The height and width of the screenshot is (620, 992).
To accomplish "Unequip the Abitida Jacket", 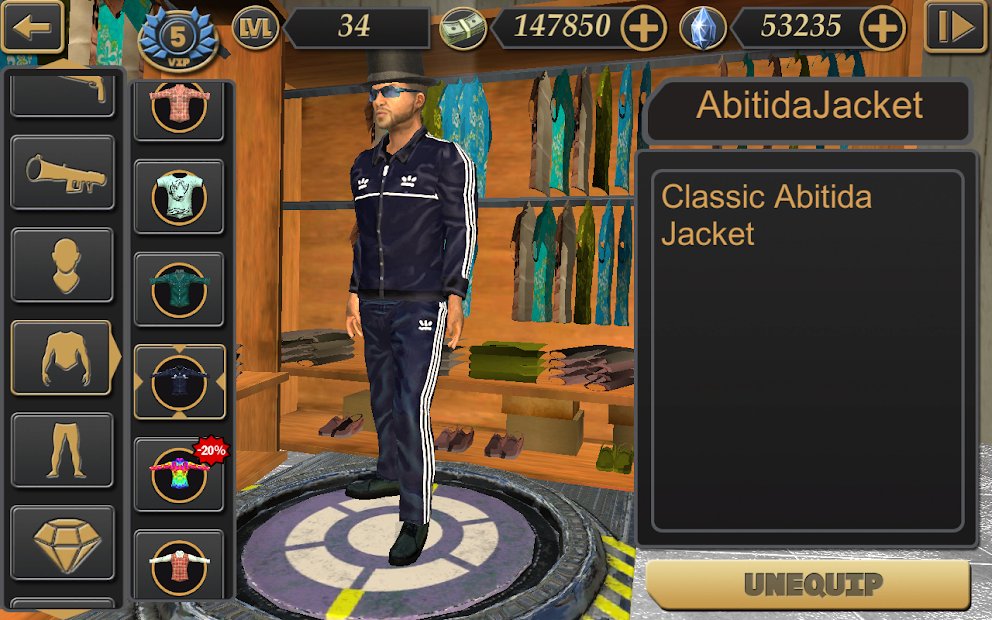I will (808, 584).
